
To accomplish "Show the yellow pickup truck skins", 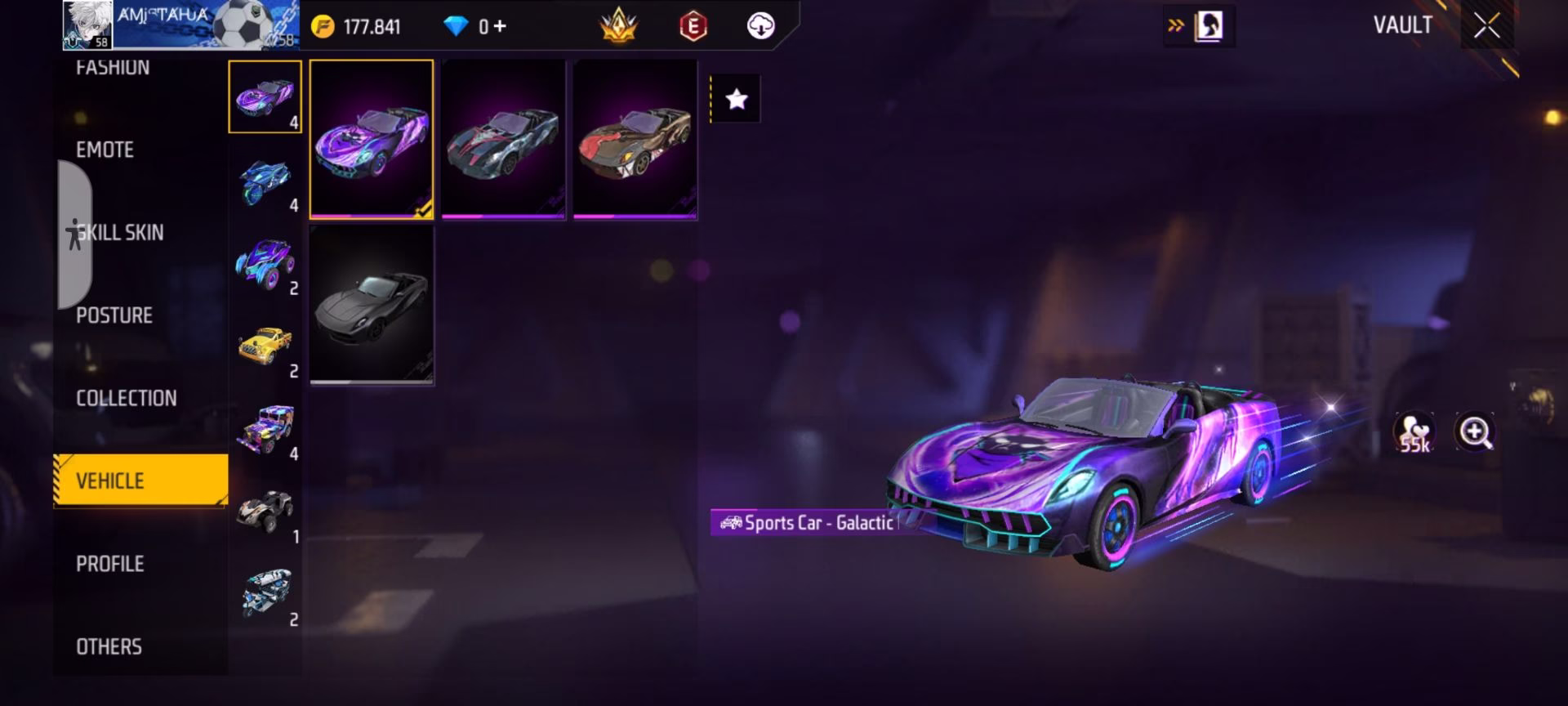I will [265, 346].
